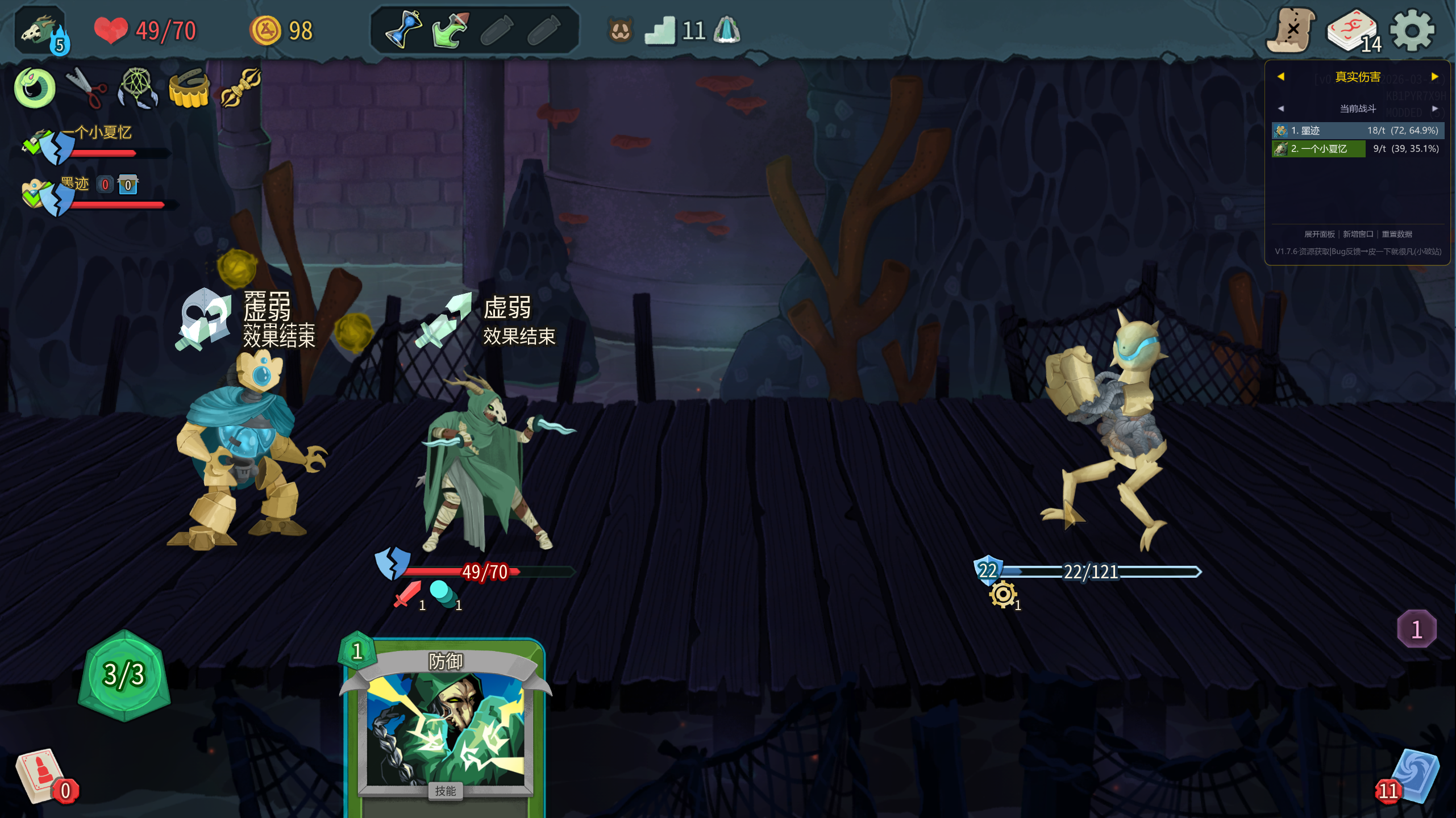Inspect the yellow belt relic
This screenshot has height=818, width=1456.
click(189, 89)
